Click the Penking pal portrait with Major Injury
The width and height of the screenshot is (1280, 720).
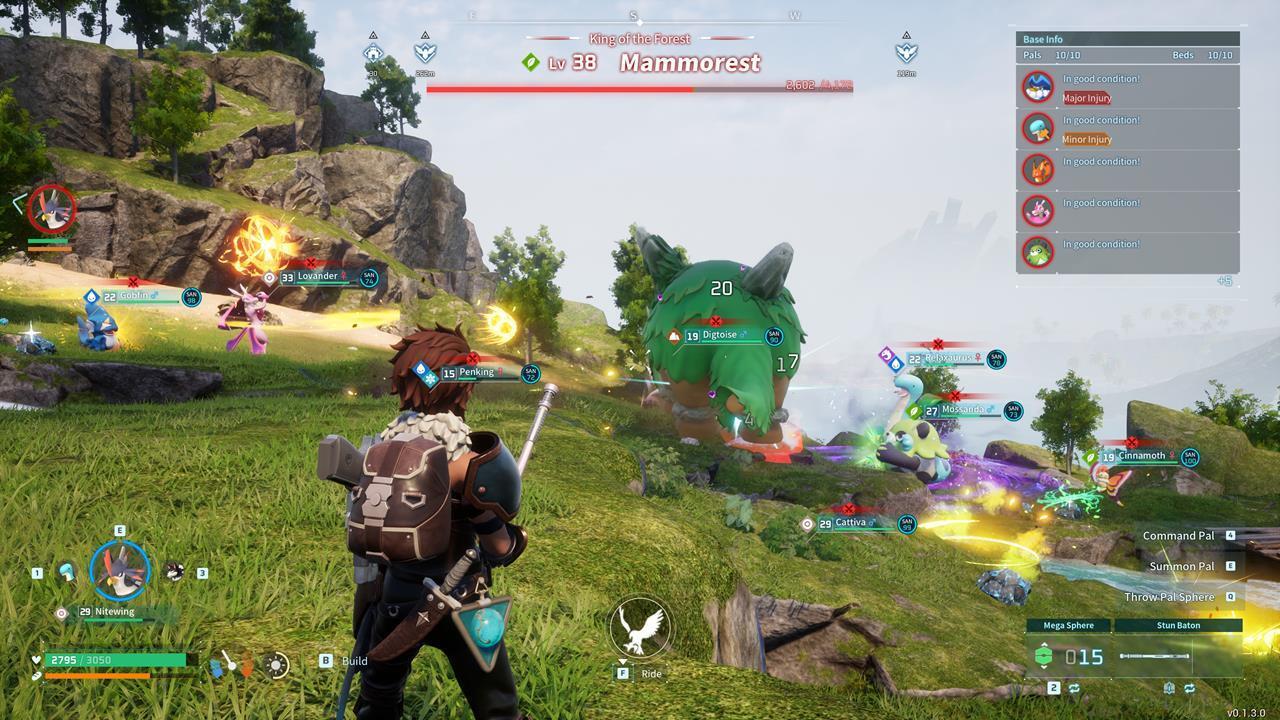tap(1038, 86)
